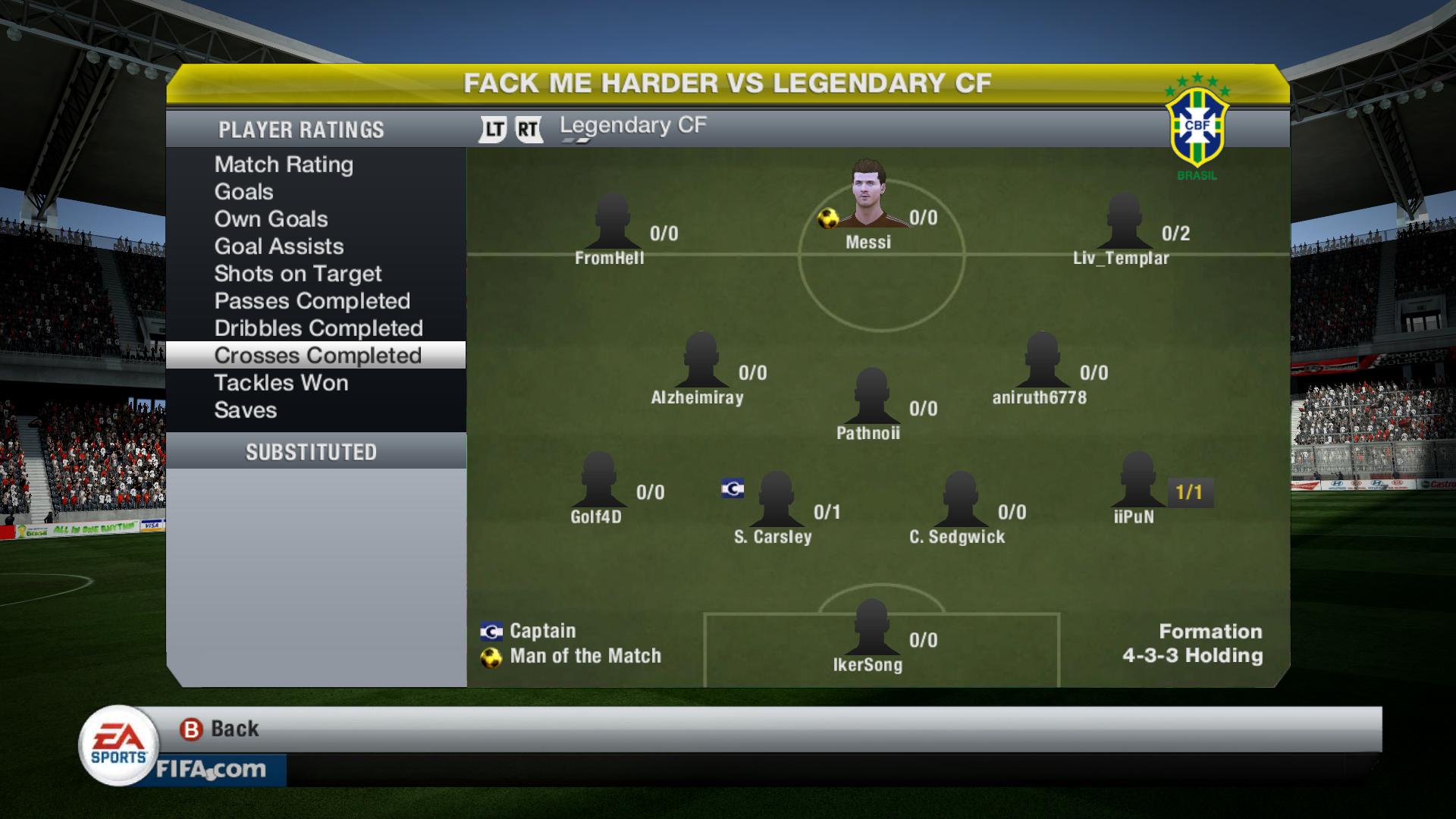Viewport: 1456px width, 819px height.
Task: Pick the FromHell player marker
Action: click(x=611, y=221)
